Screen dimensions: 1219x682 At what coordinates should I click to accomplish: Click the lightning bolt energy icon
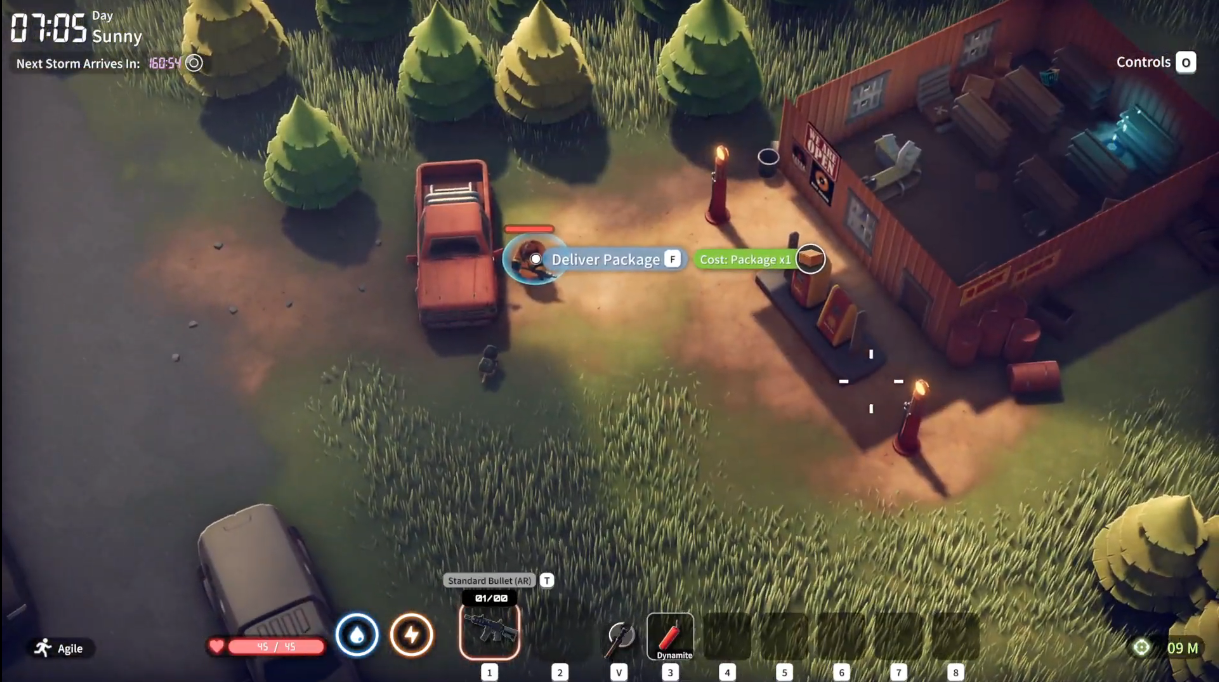[x=411, y=634]
